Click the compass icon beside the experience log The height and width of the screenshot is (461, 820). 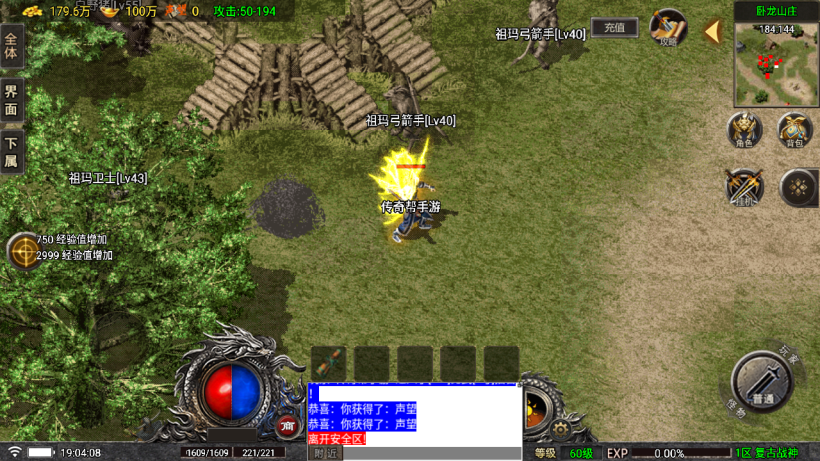tap(22, 251)
